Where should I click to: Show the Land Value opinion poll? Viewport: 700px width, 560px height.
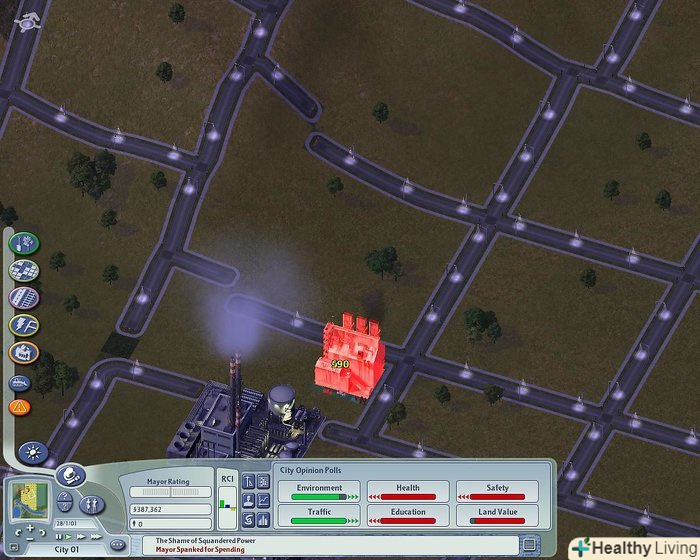[x=497, y=516]
